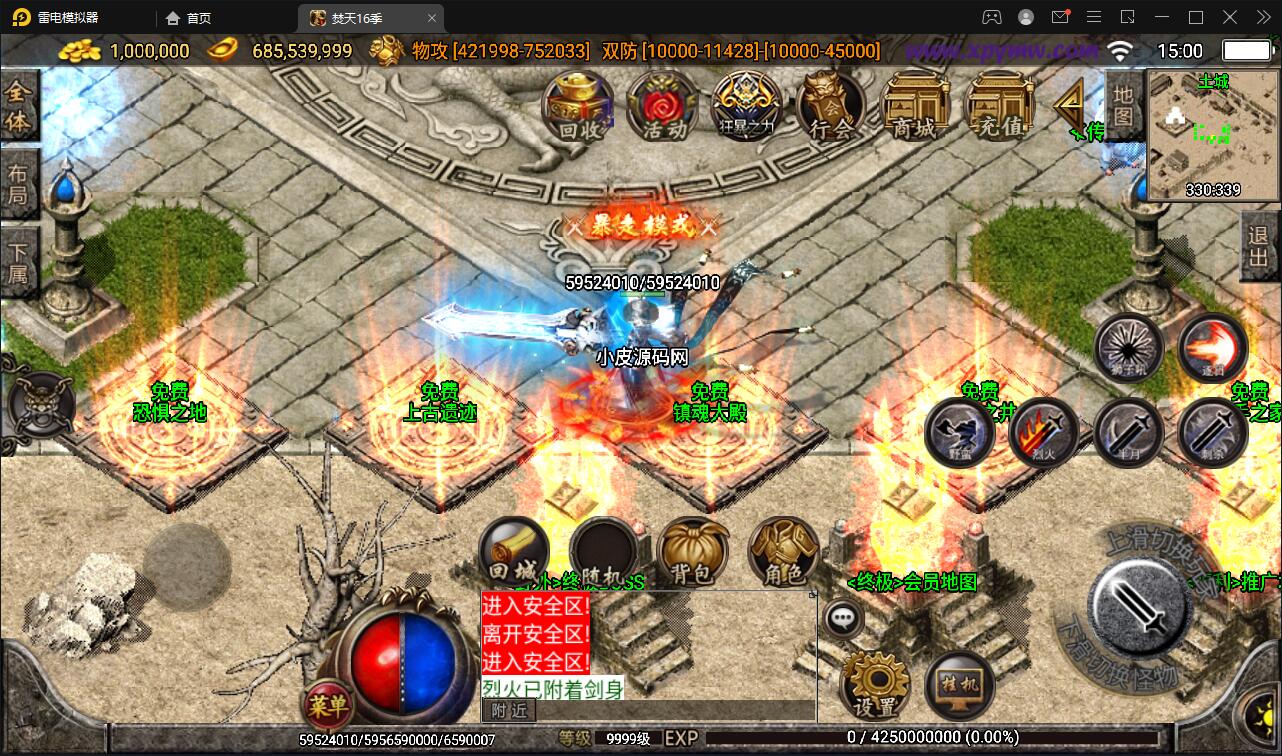Open the 活动 events menu

pos(663,104)
